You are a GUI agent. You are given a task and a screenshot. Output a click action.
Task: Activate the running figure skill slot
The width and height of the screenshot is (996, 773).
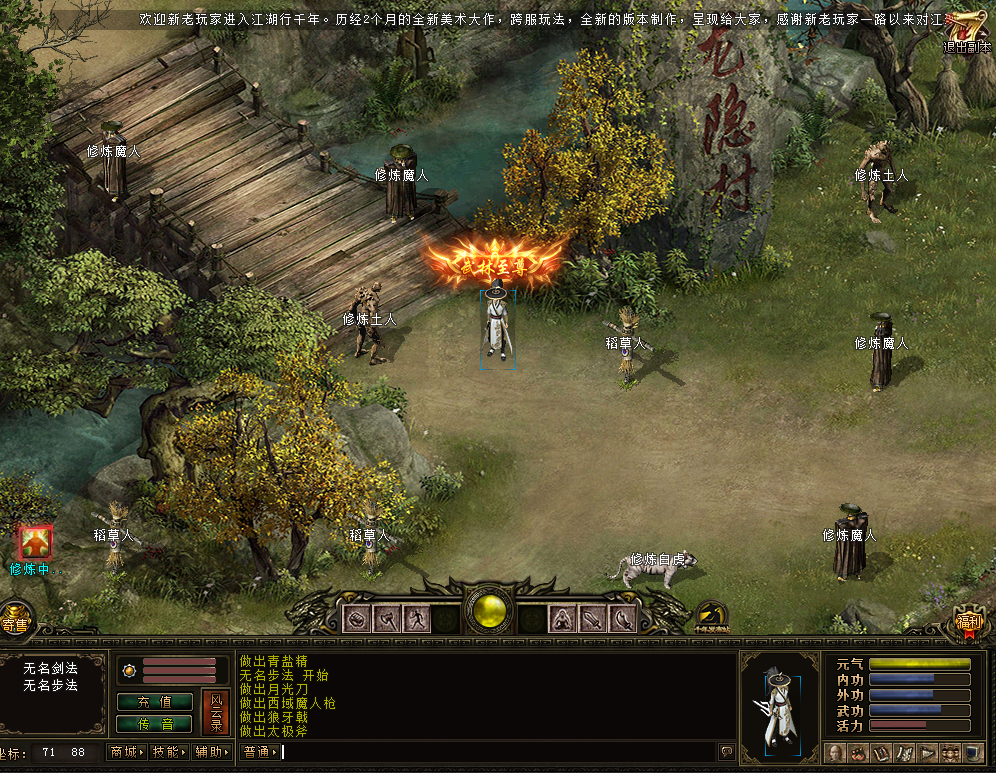[416, 619]
